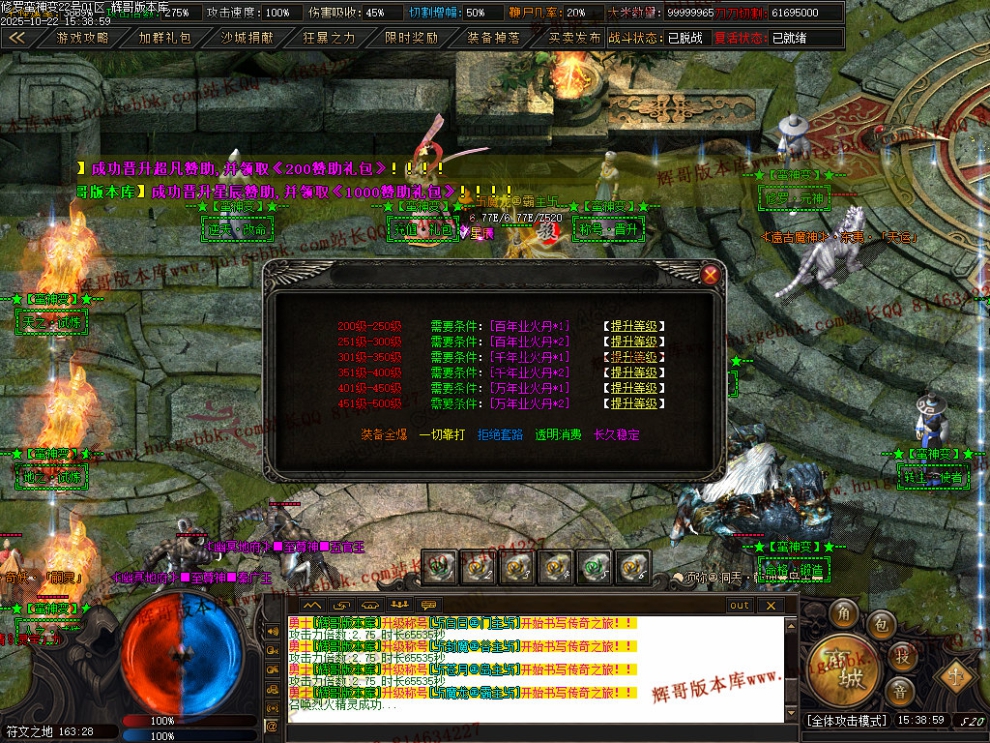Select 提升等级 for 451级-500级
990x743 pixels.
click(x=635, y=404)
